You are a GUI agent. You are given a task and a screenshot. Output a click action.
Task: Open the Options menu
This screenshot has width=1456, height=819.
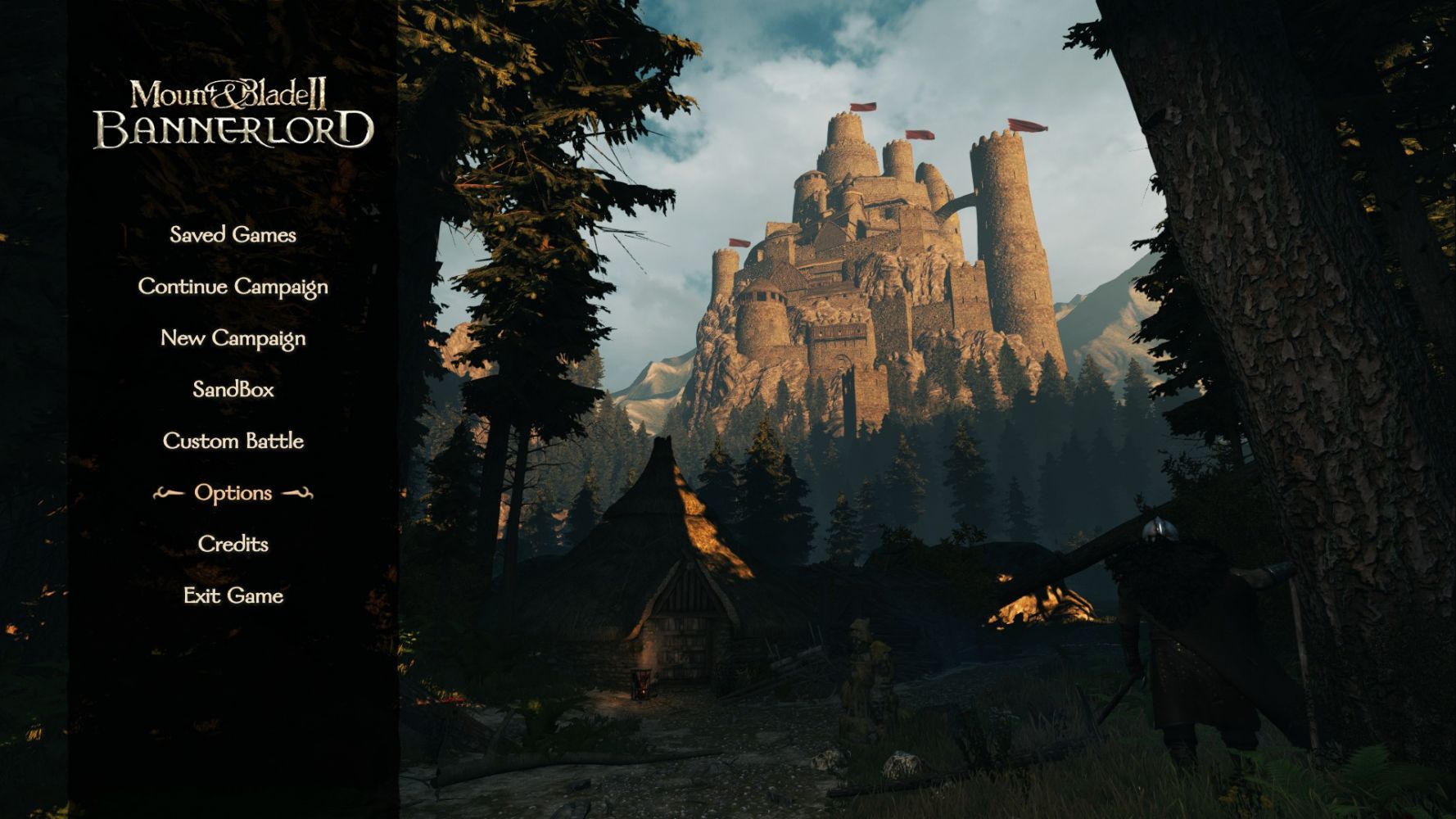click(233, 492)
